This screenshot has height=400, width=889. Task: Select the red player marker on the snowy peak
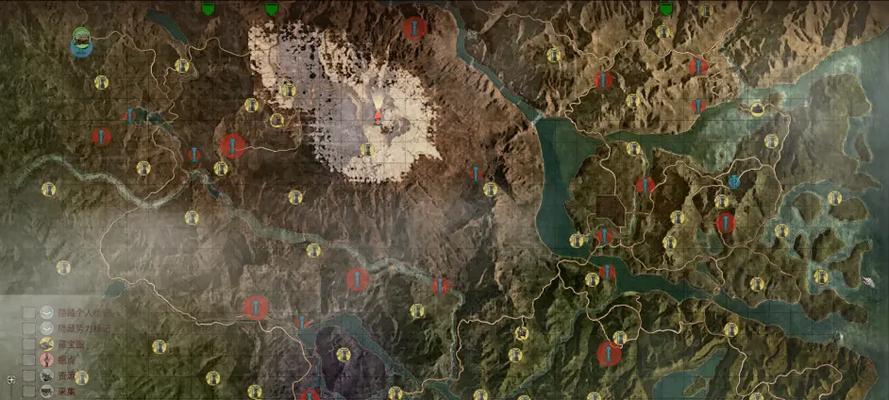pos(378,117)
